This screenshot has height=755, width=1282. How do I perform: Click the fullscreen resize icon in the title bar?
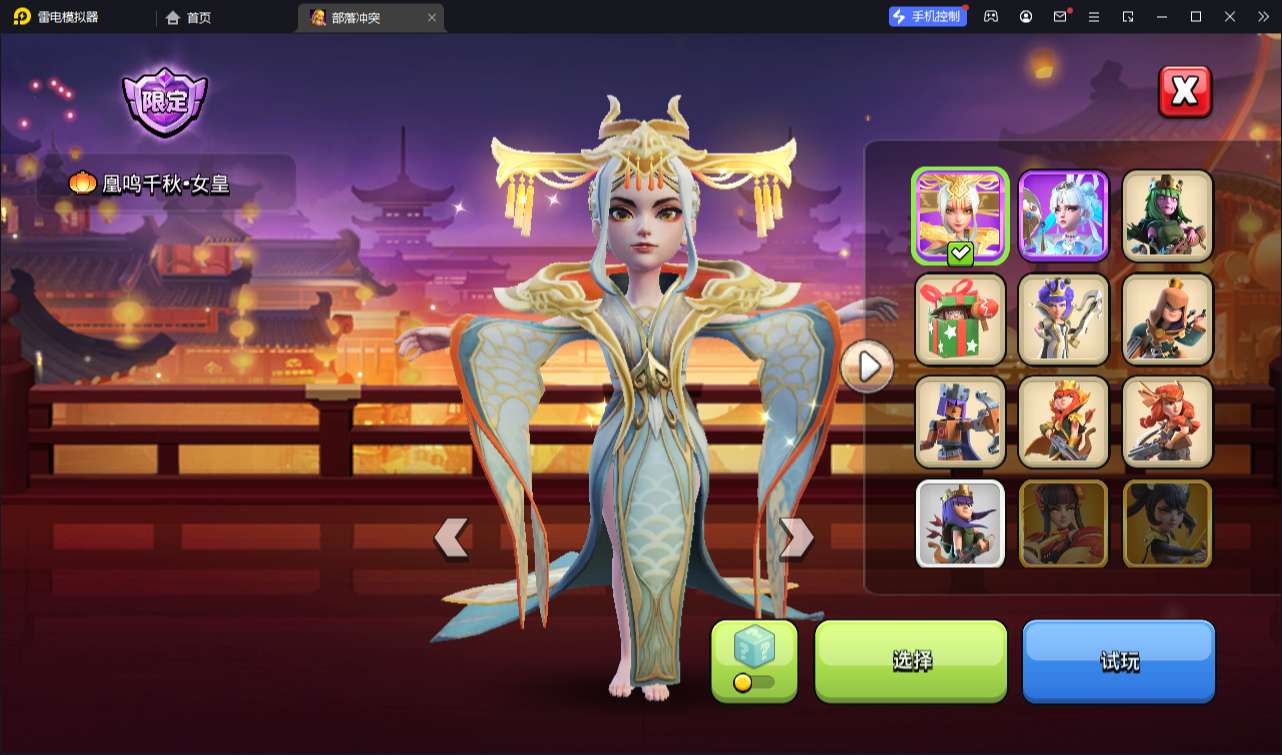point(1128,17)
